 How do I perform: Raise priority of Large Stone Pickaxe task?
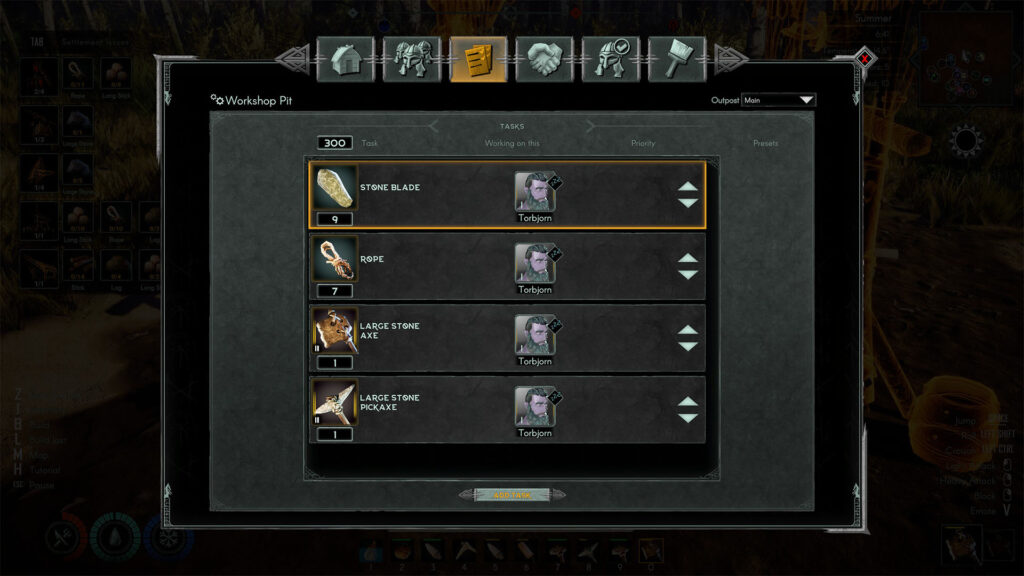(x=688, y=402)
